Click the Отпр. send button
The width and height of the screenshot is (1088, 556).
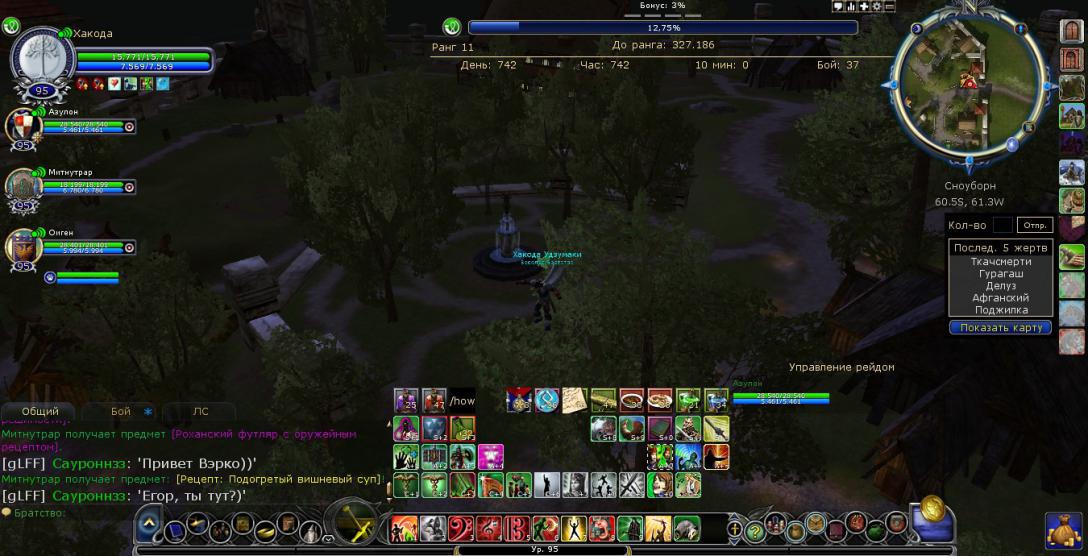pyautogui.click(x=1034, y=226)
